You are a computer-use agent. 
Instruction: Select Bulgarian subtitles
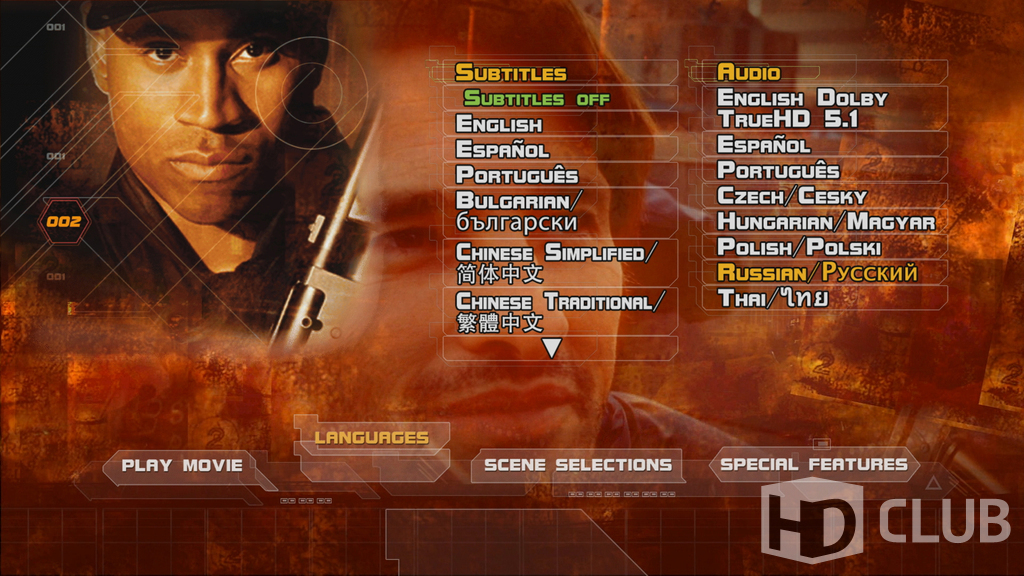tap(517, 210)
